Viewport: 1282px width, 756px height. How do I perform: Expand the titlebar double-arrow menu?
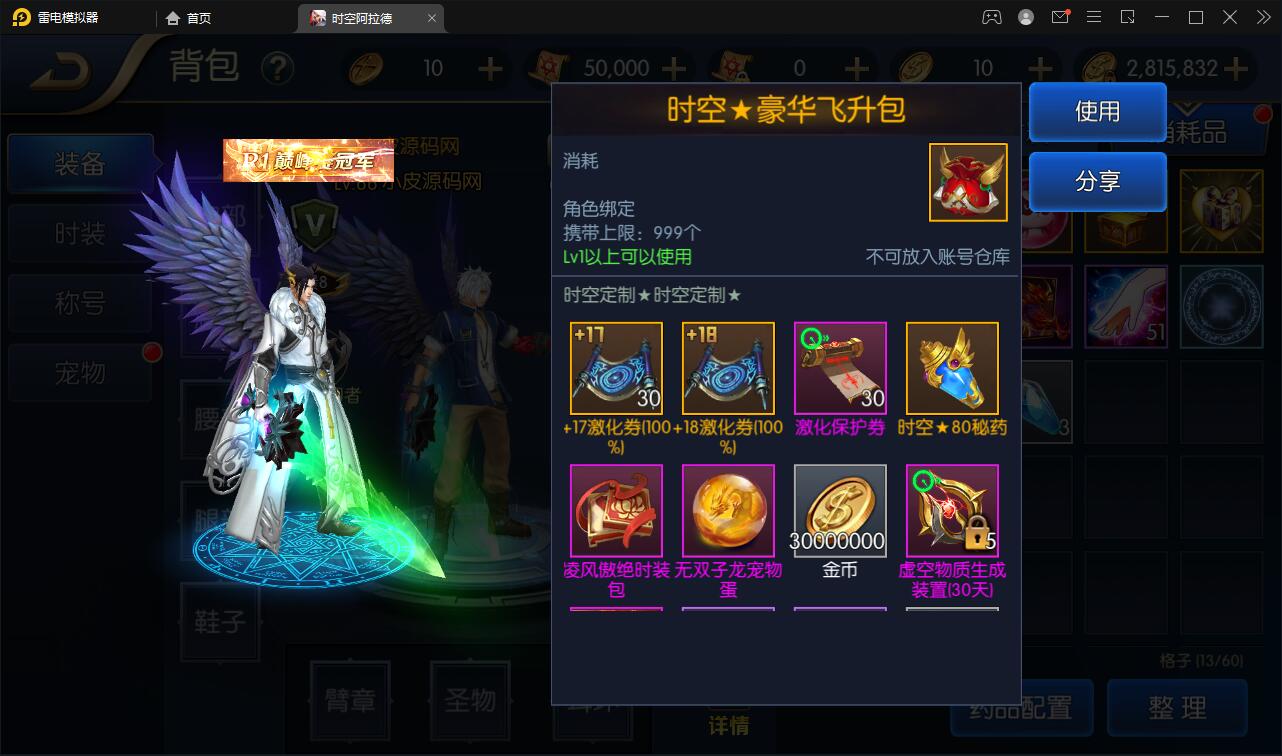pyautogui.click(x=1265, y=17)
